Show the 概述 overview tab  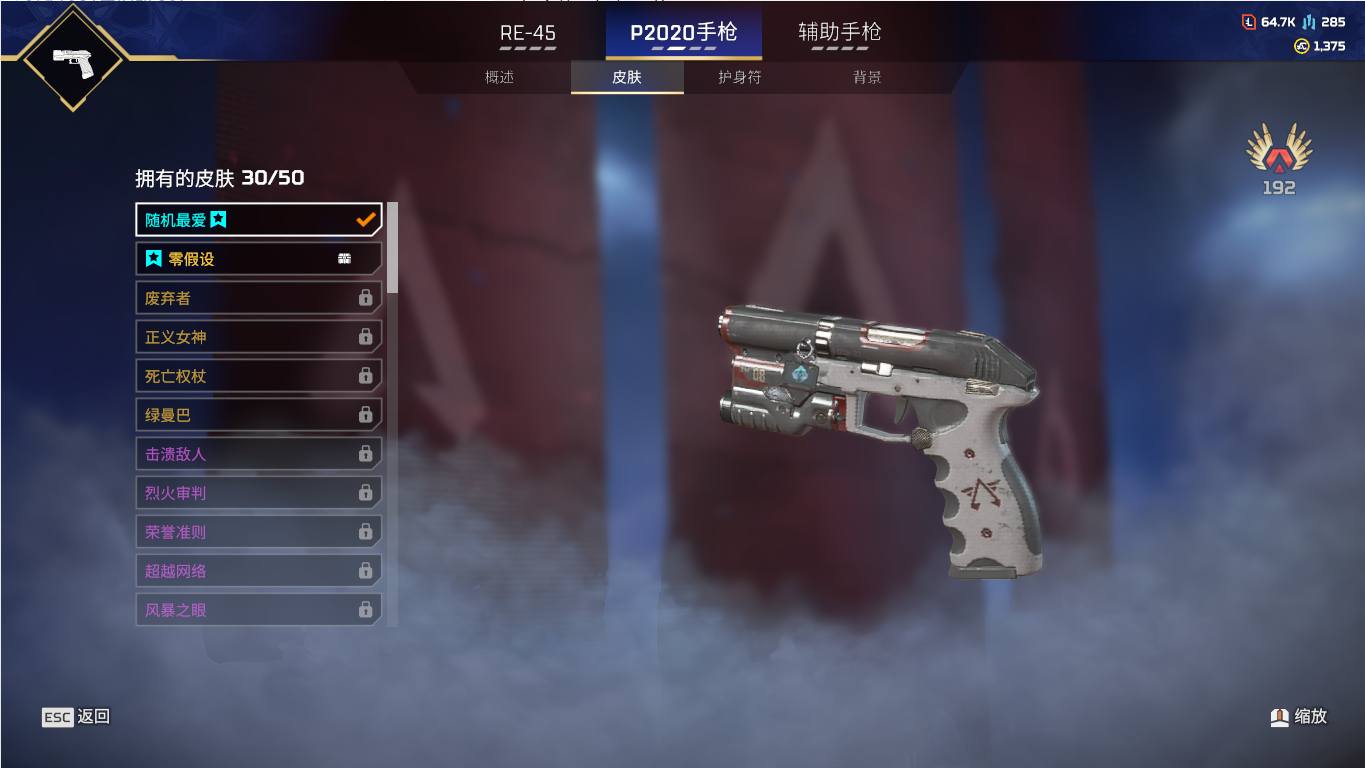pyautogui.click(x=499, y=77)
